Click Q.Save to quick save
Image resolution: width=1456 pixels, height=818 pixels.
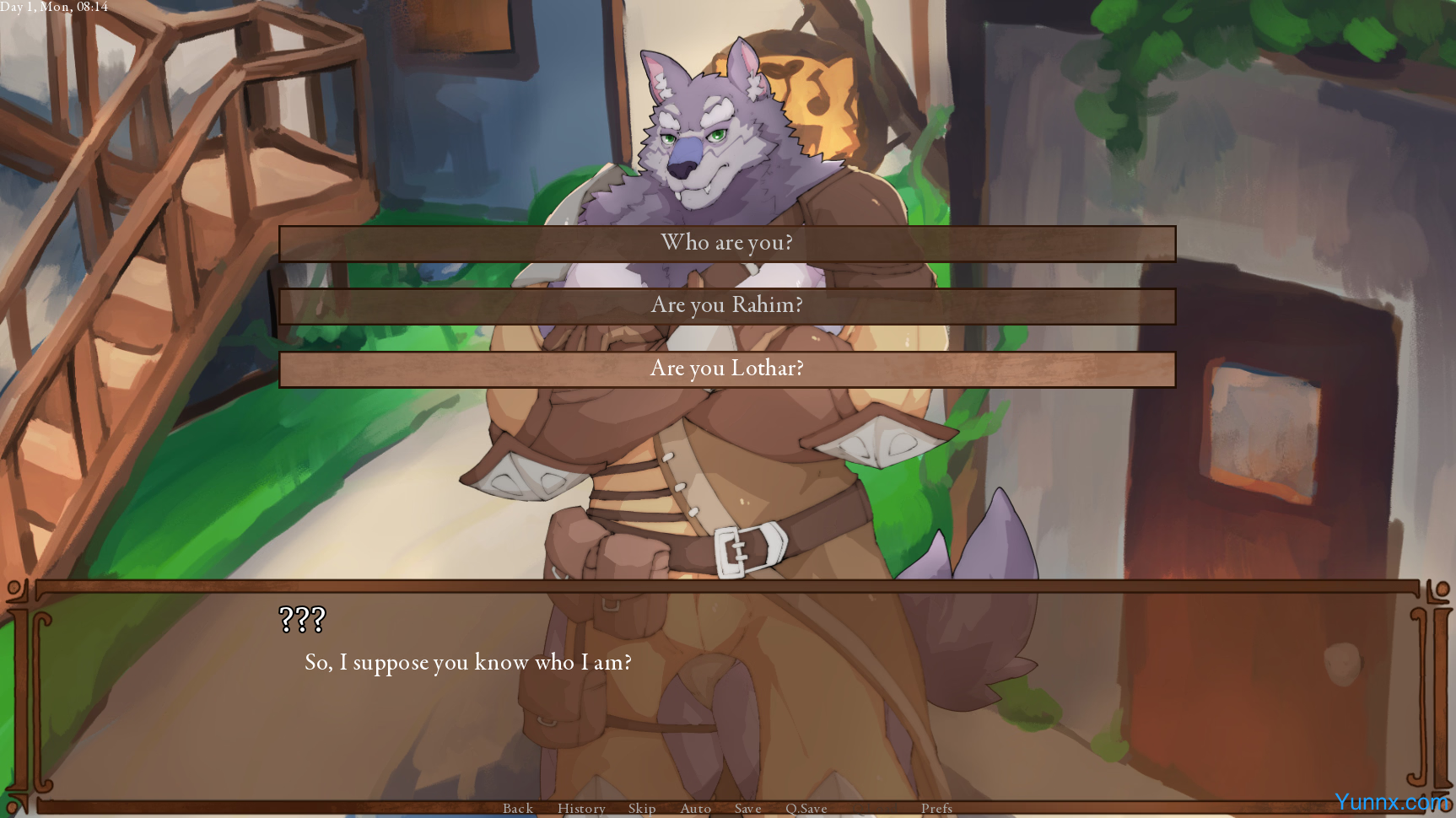click(x=806, y=808)
